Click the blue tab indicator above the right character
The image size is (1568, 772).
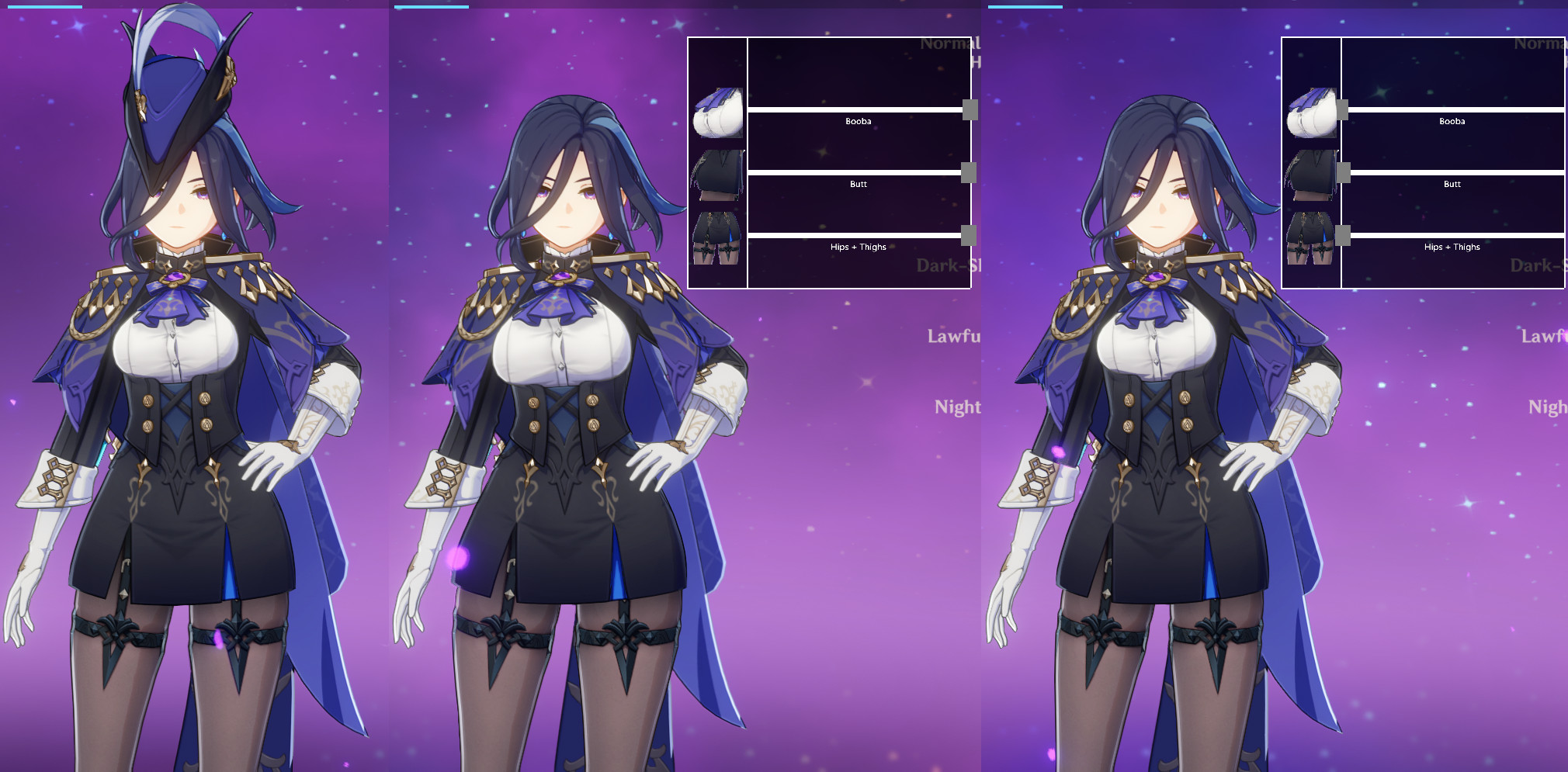tap(1026, 6)
